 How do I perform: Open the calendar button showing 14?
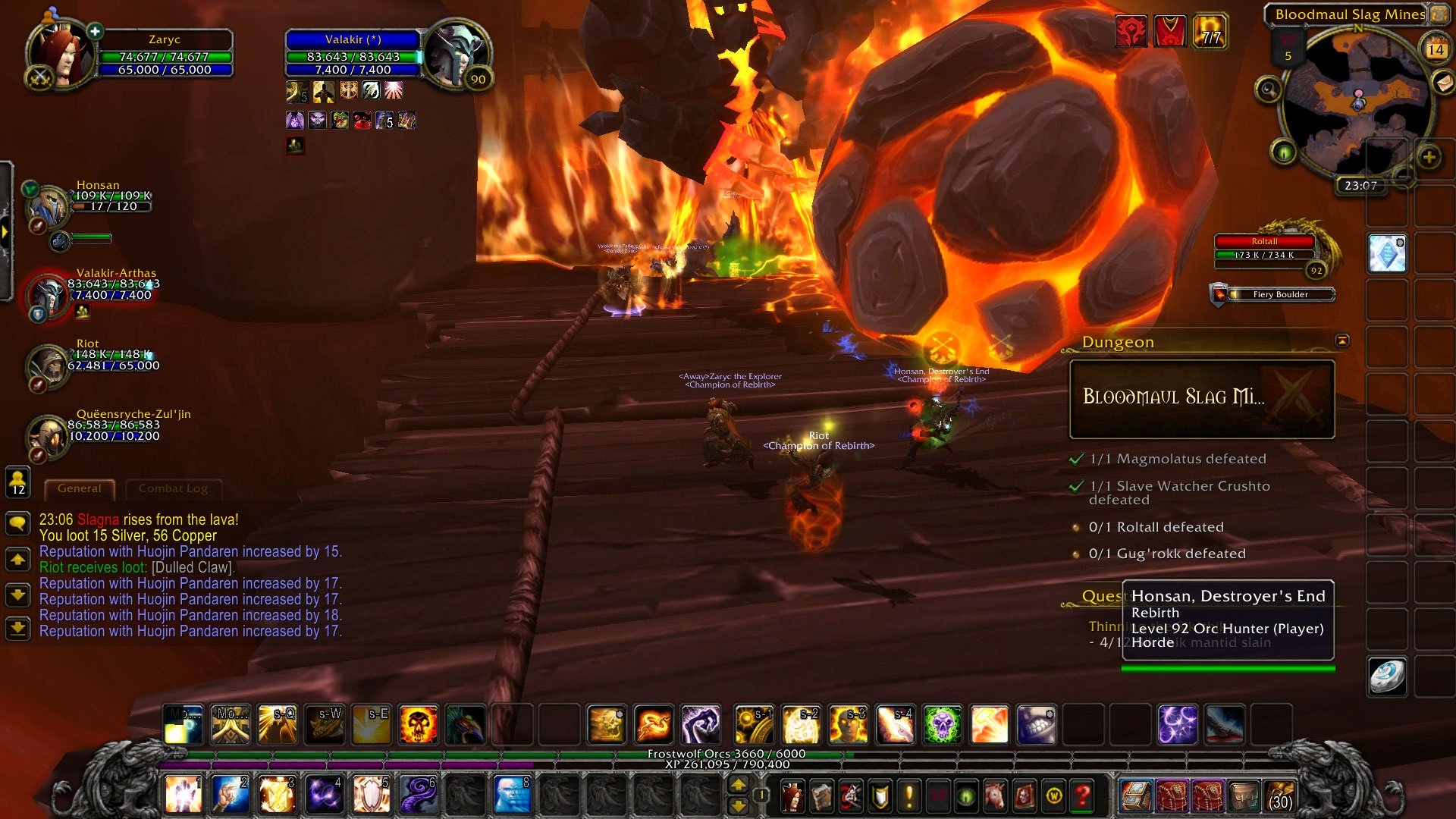(1436, 49)
